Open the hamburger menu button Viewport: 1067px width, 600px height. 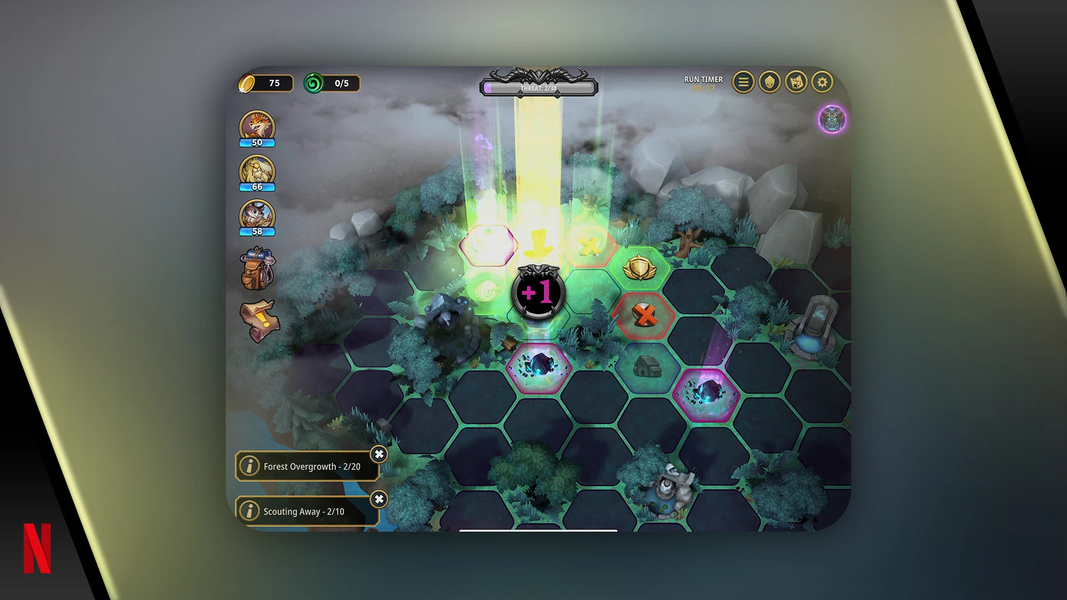743,82
